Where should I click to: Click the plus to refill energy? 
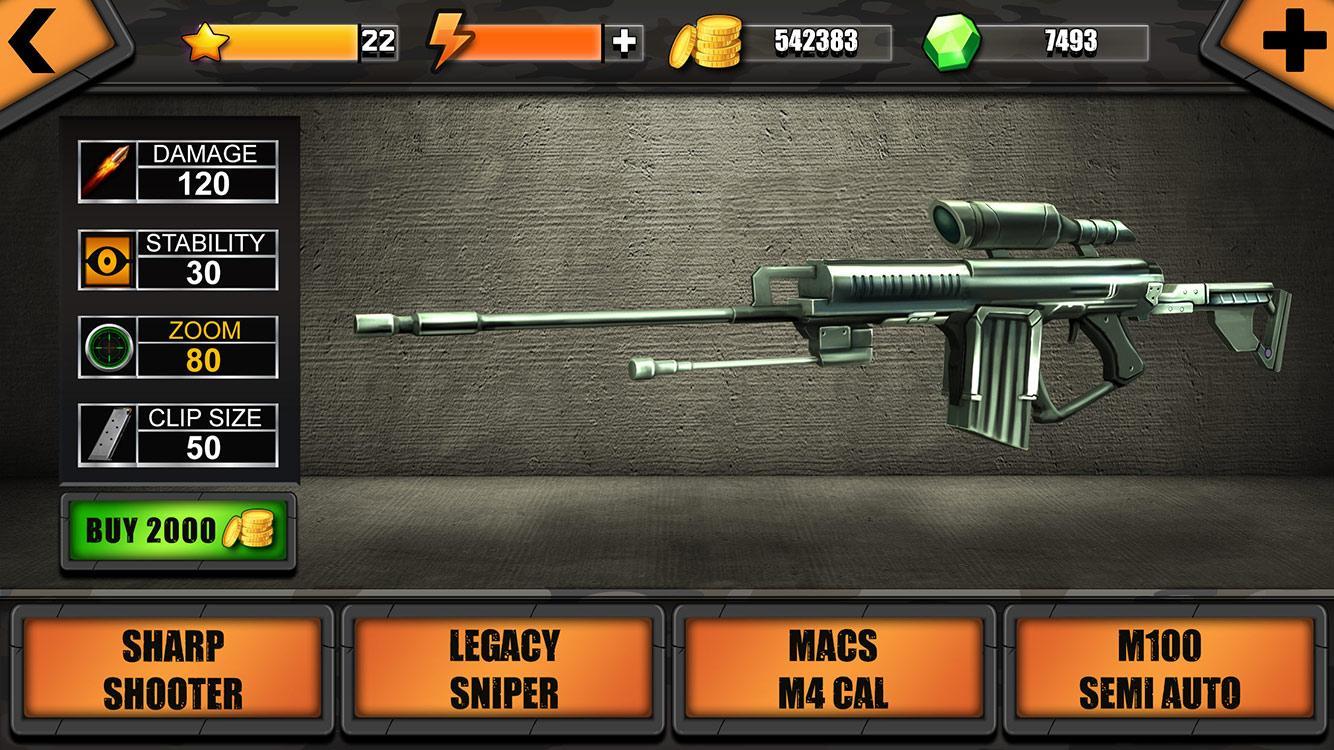click(x=622, y=41)
